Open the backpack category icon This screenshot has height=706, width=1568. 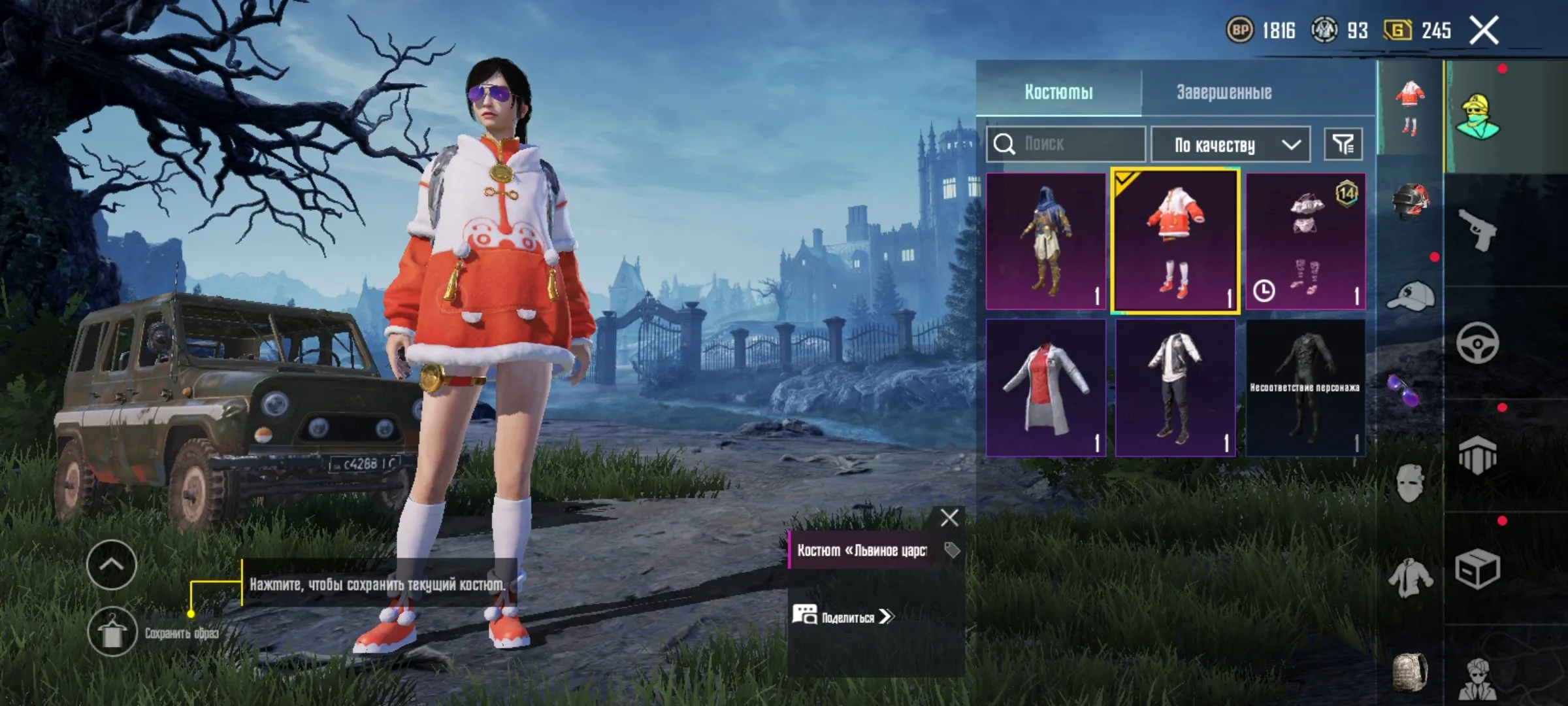[x=1410, y=671]
